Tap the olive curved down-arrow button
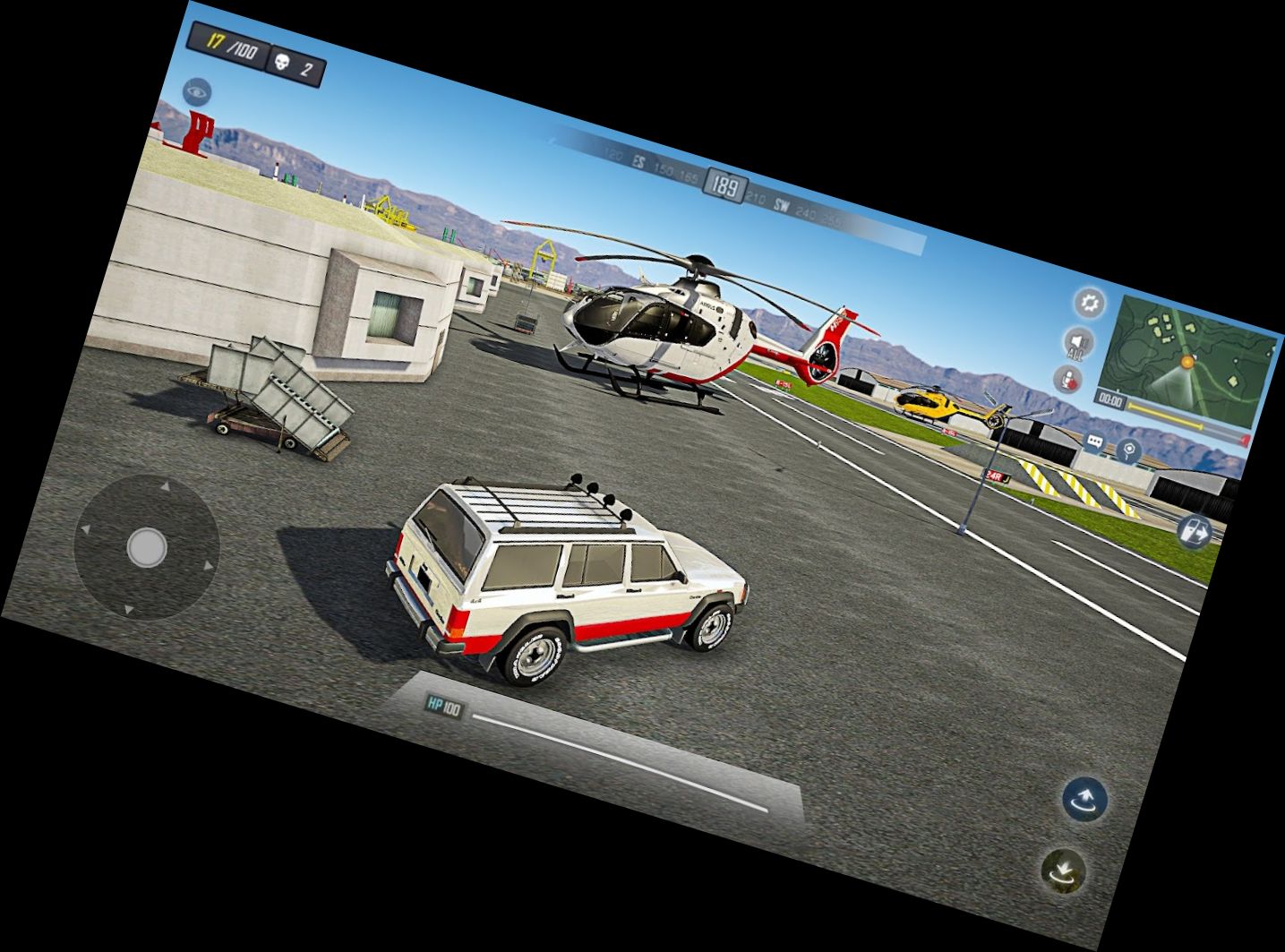This screenshot has width=1285, height=952. [1065, 870]
